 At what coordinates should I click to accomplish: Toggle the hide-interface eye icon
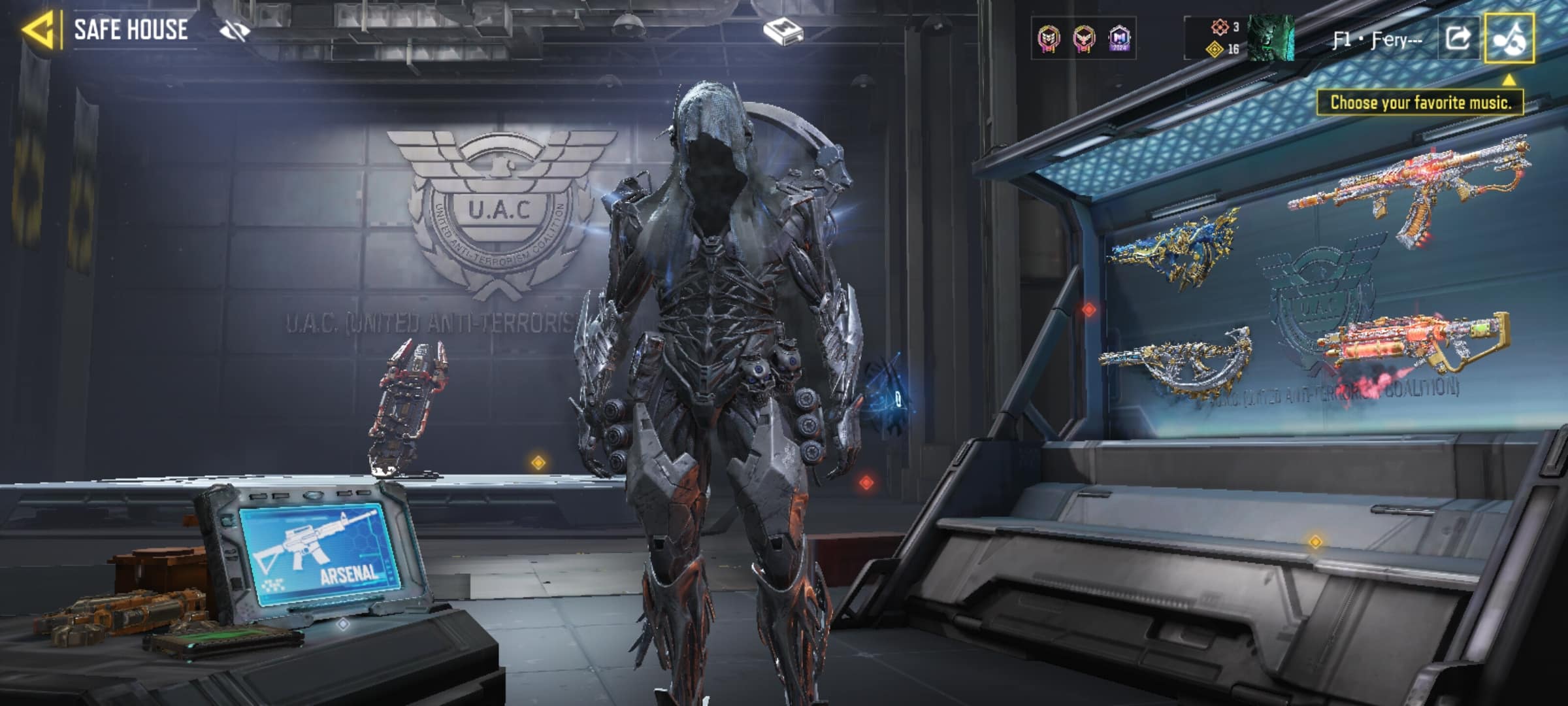click(235, 30)
